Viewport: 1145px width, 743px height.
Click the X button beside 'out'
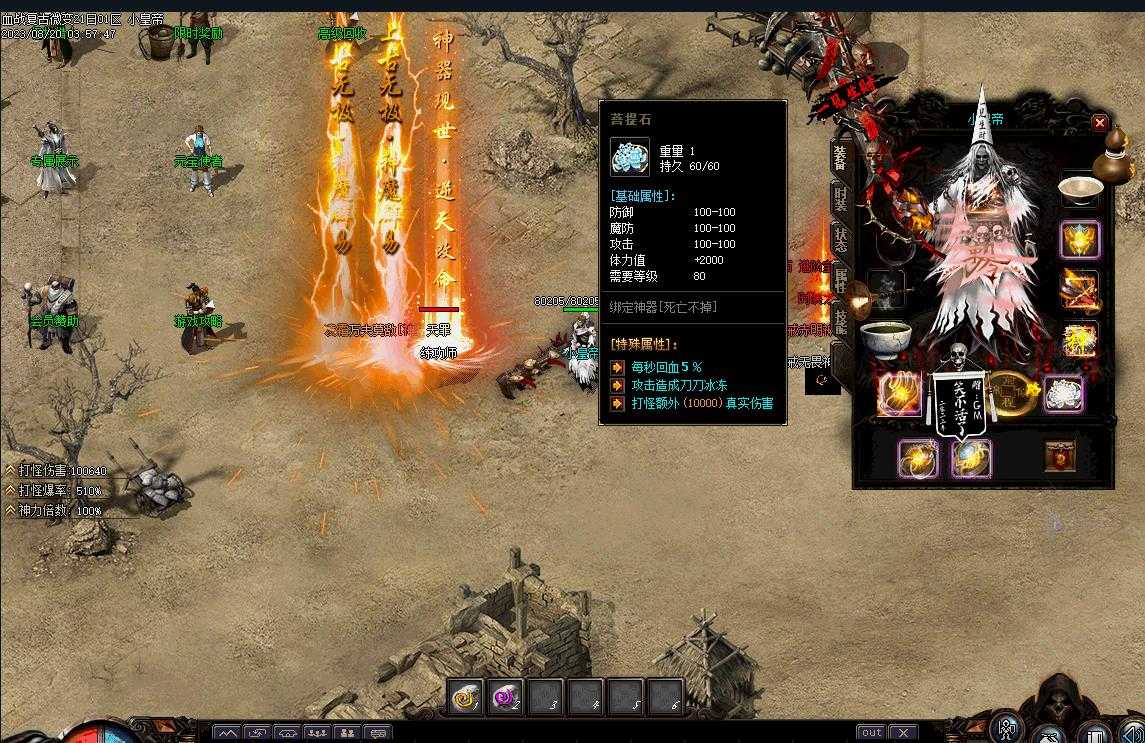902,733
